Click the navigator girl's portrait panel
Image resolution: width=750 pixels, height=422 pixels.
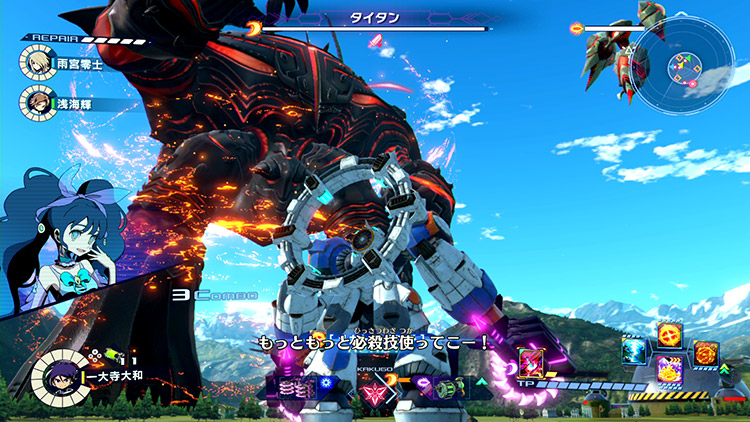[60, 232]
